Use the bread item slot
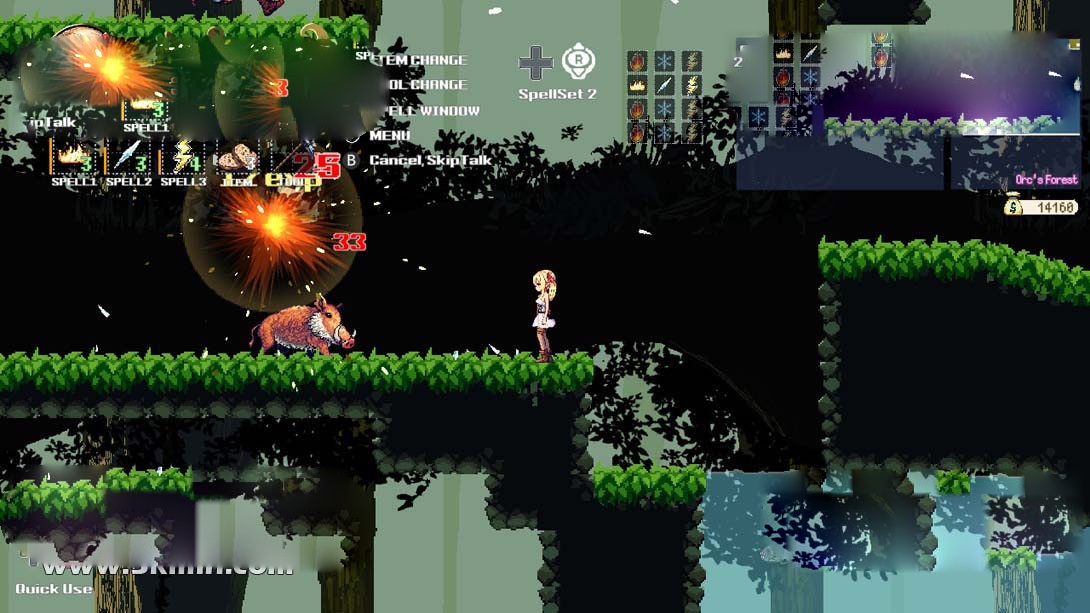This screenshot has height=613, width=1090. [238, 157]
